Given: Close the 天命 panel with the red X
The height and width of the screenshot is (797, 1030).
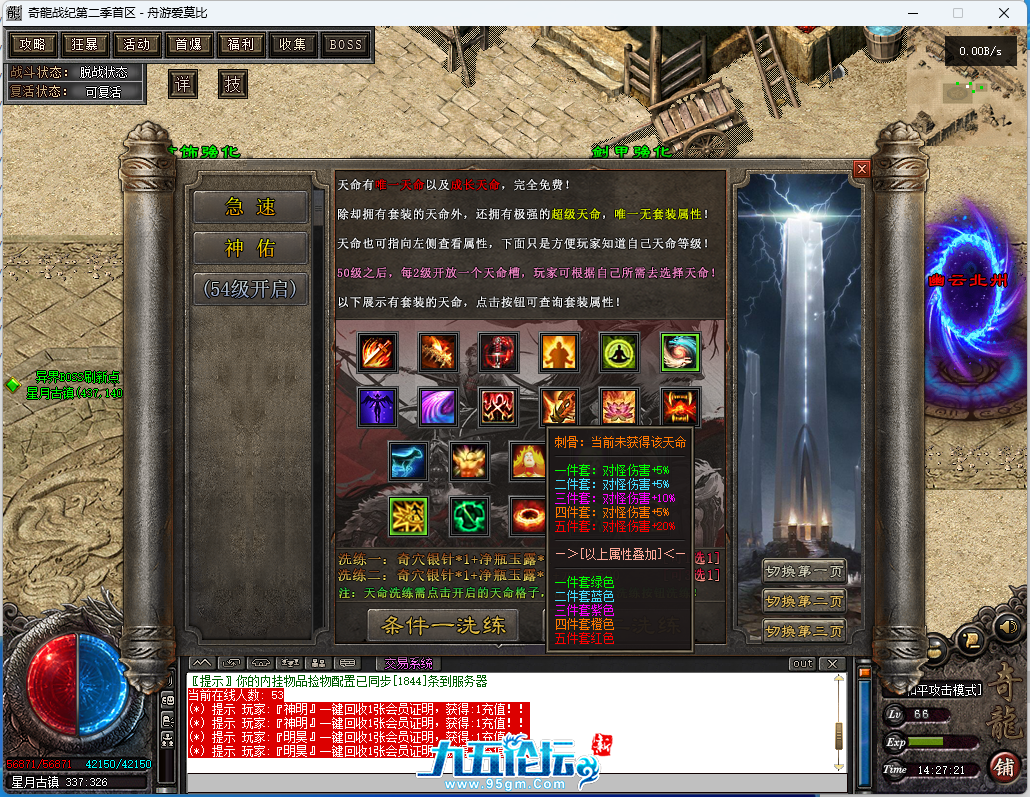Looking at the screenshot, I should coord(861,170).
